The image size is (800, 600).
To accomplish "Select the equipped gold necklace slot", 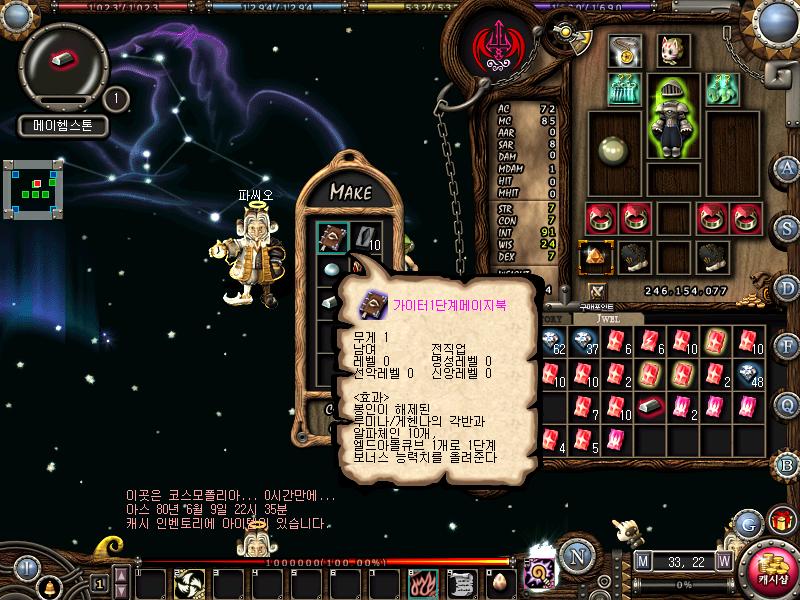I will pyautogui.click(x=625, y=51).
